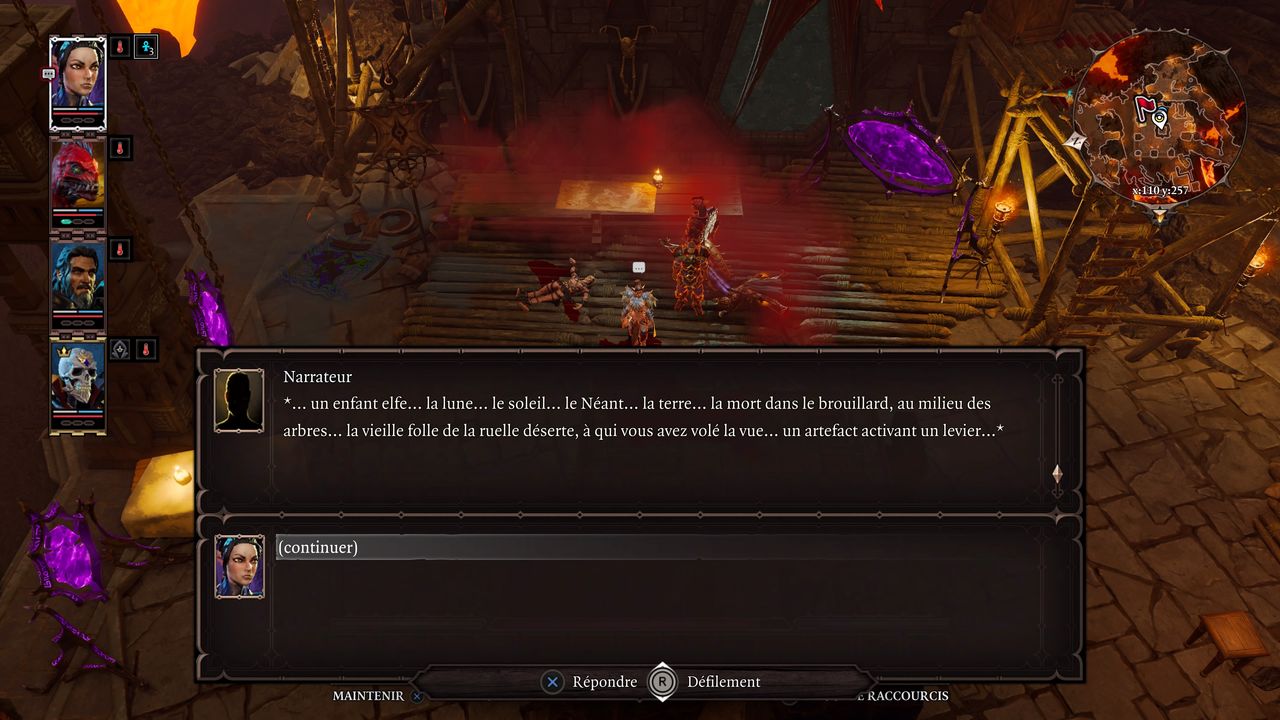Open the circular minimap
Image resolution: width=1280 pixels, height=720 pixels.
click(x=1159, y=120)
